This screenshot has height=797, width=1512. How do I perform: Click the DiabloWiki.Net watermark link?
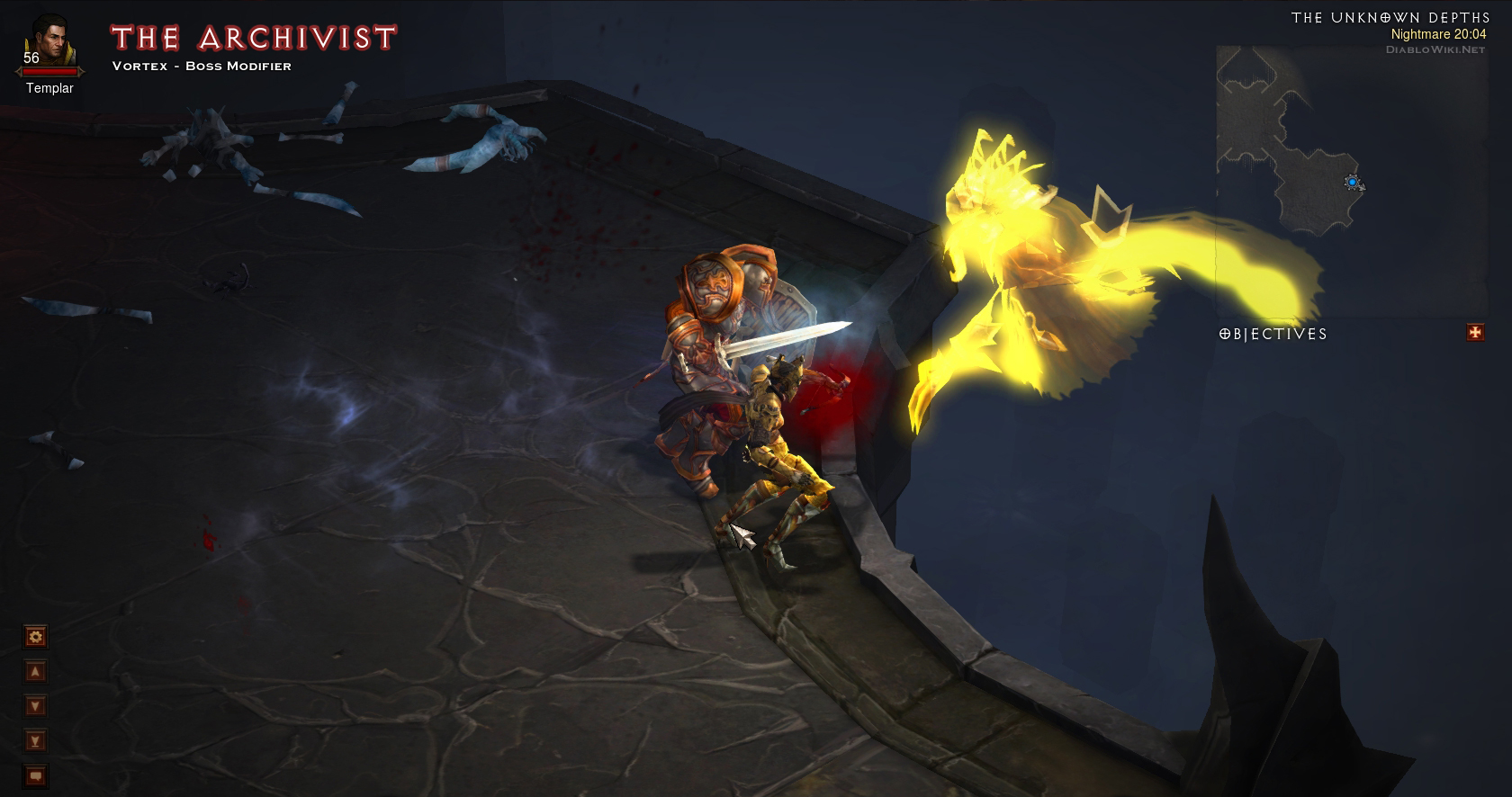tap(1437, 52)
